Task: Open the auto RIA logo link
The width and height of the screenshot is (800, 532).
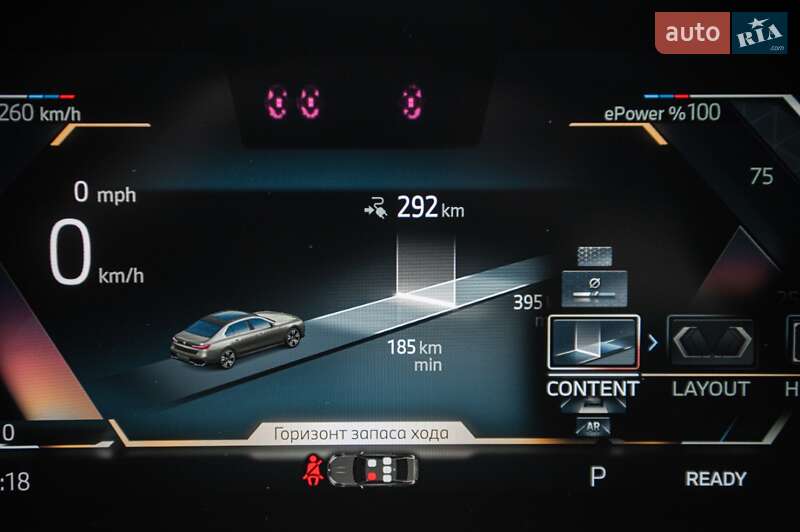Action: click(x=721, y=33)
